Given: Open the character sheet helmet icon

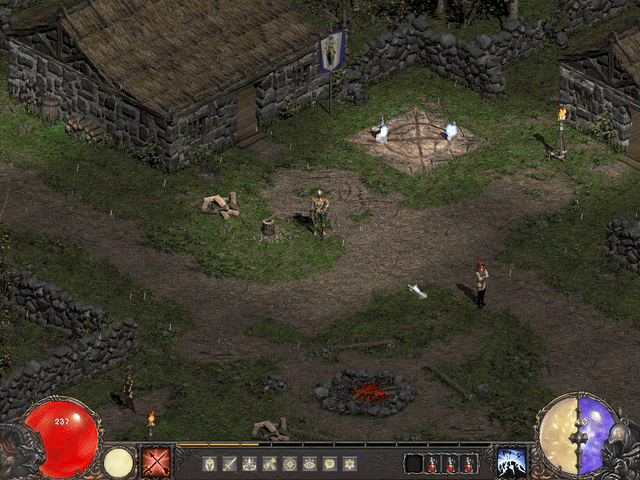Looking at the screenshot, I should pyautogui.click(x=209, y=464).
